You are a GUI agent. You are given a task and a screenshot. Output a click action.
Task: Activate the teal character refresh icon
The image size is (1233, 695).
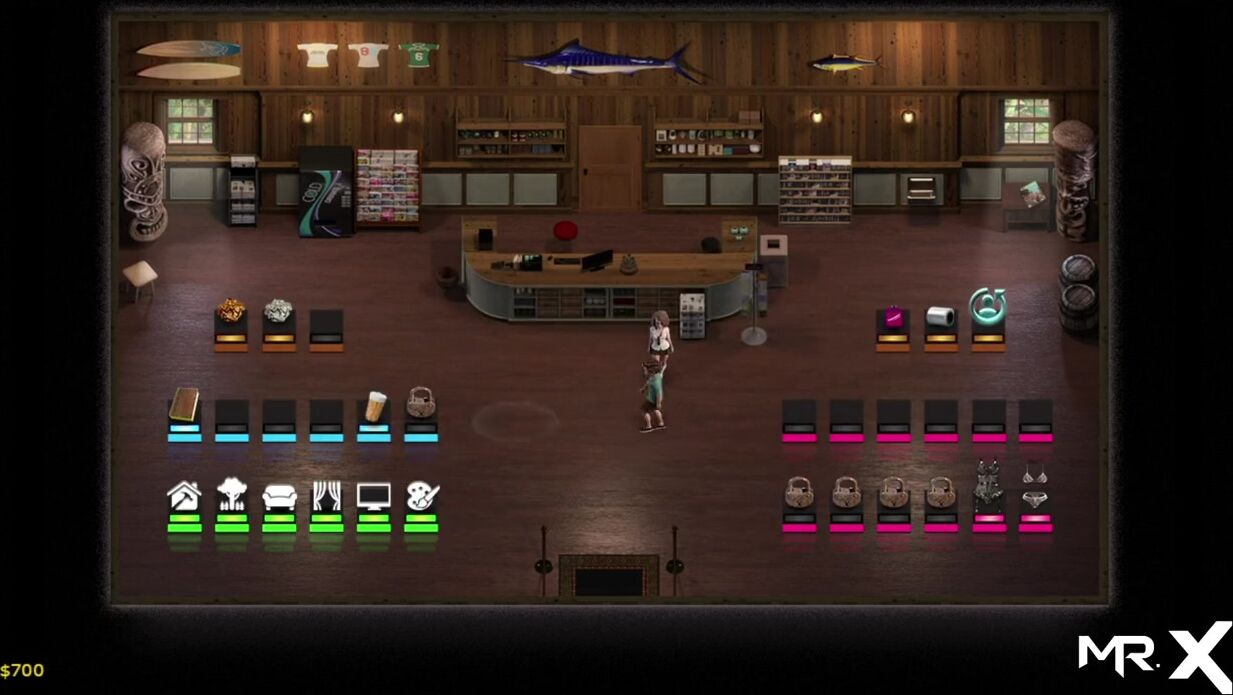pos(987,304)
